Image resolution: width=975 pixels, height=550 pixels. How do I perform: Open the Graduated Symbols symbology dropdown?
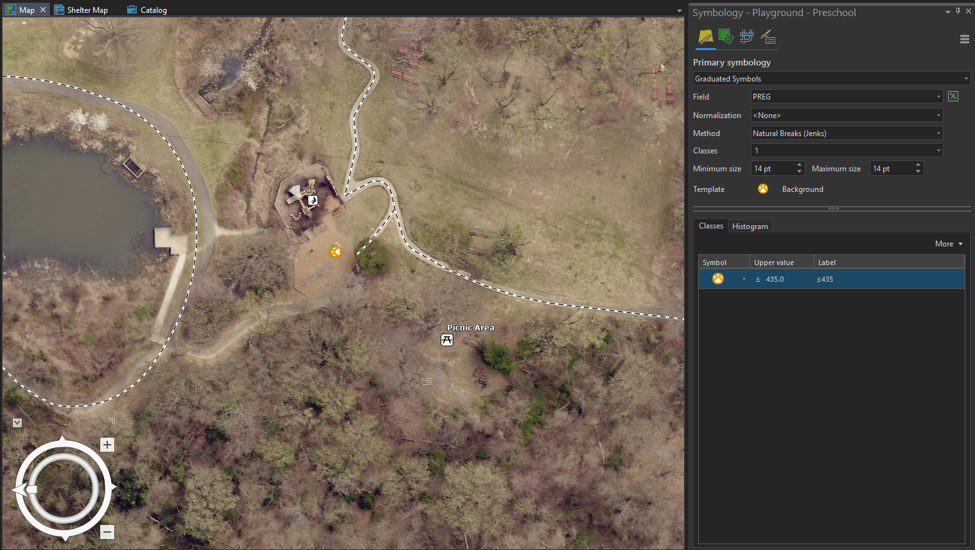(831, 79)
